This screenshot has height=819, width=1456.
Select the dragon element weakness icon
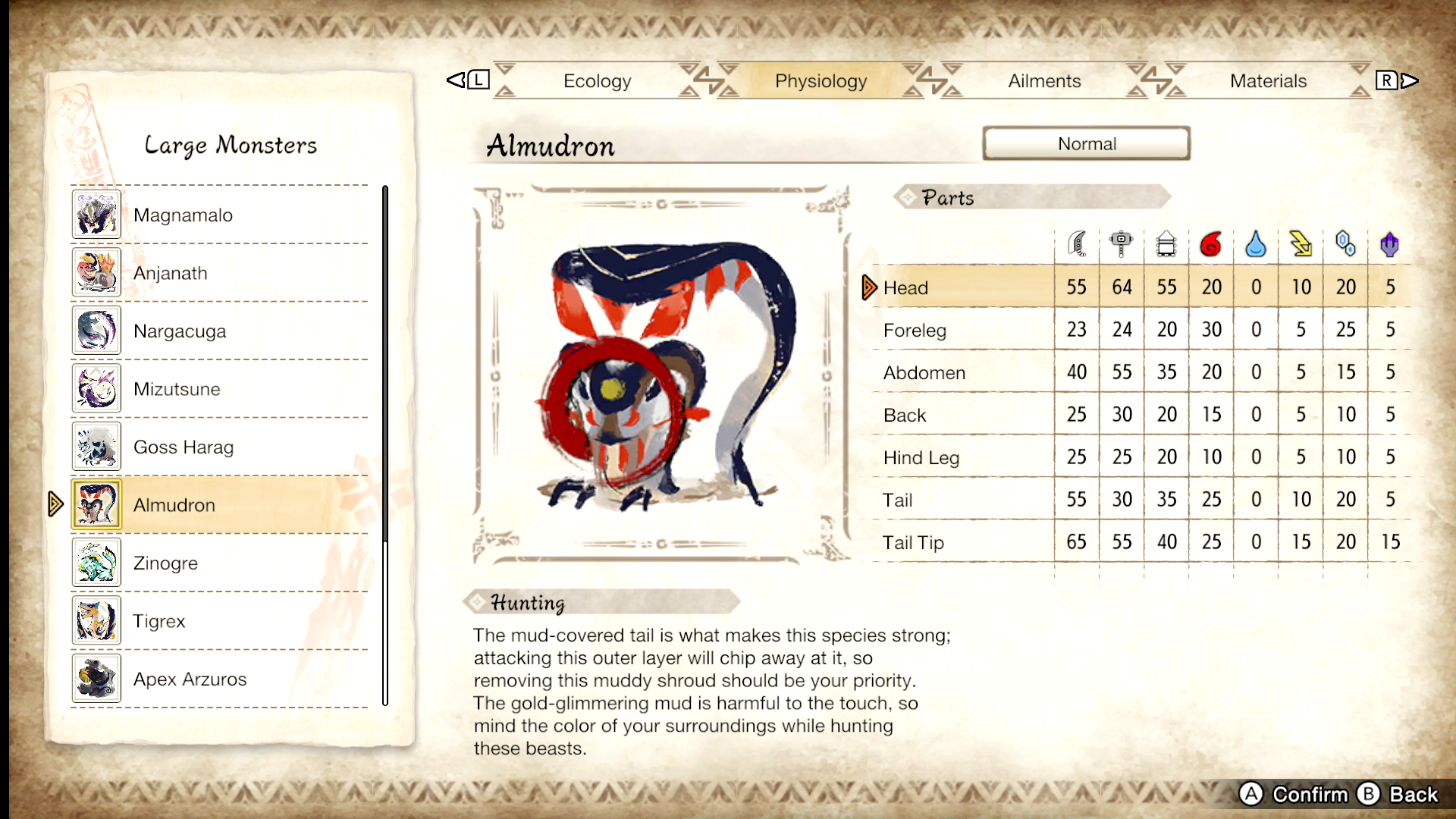(x=1390, y=243)
